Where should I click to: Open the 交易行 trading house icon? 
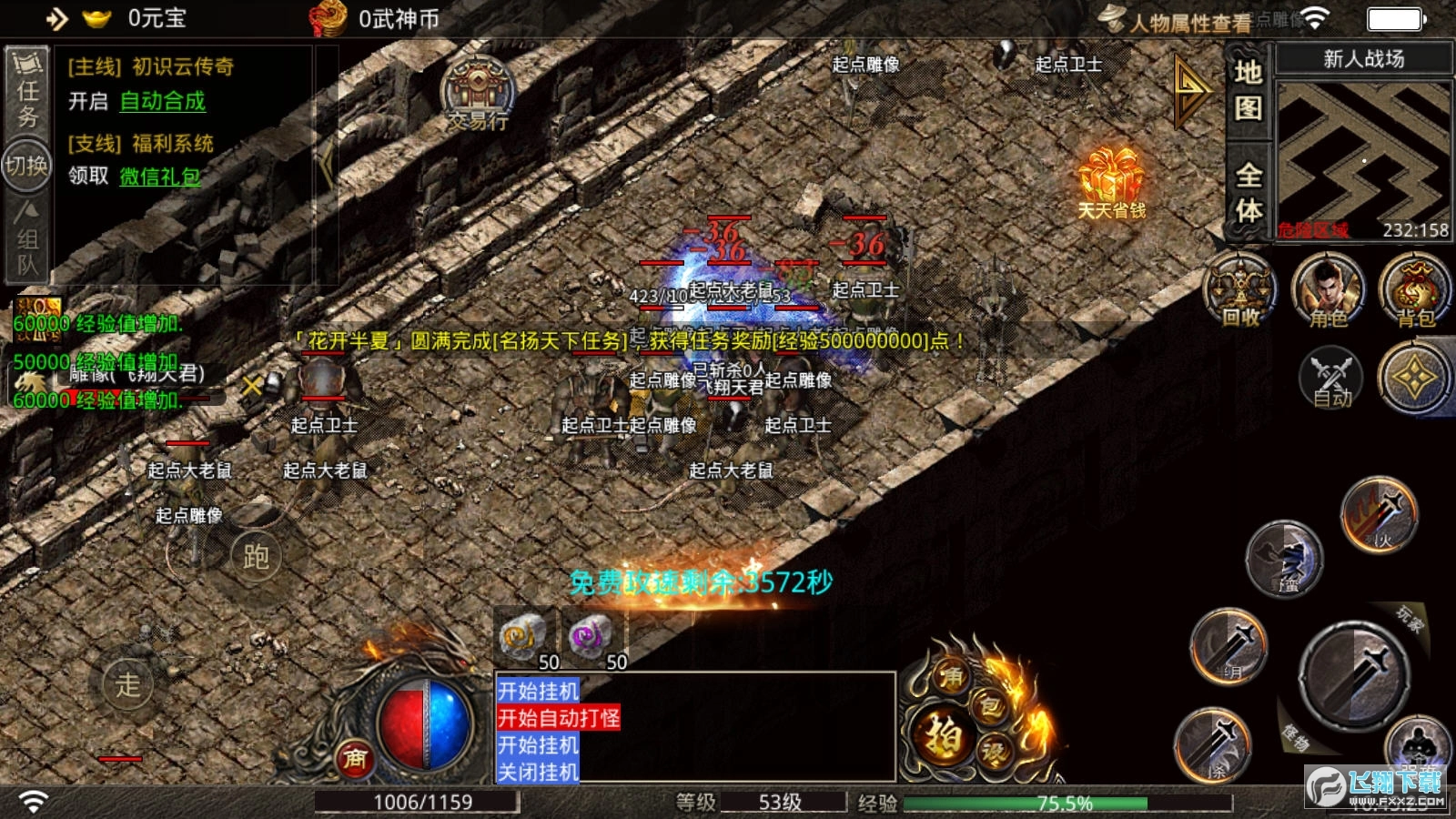point(477,96)
